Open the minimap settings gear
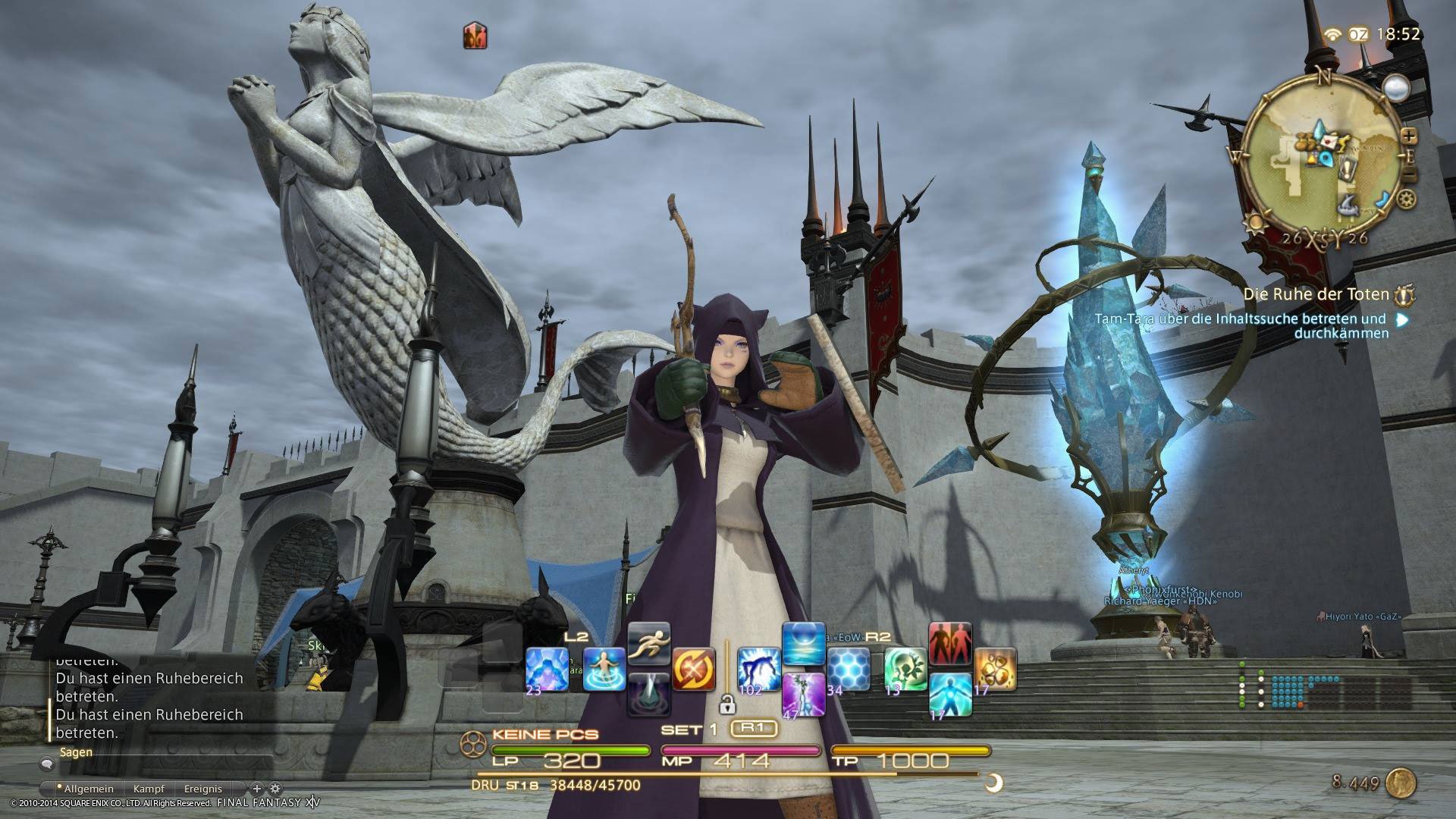 point(1407,198)
